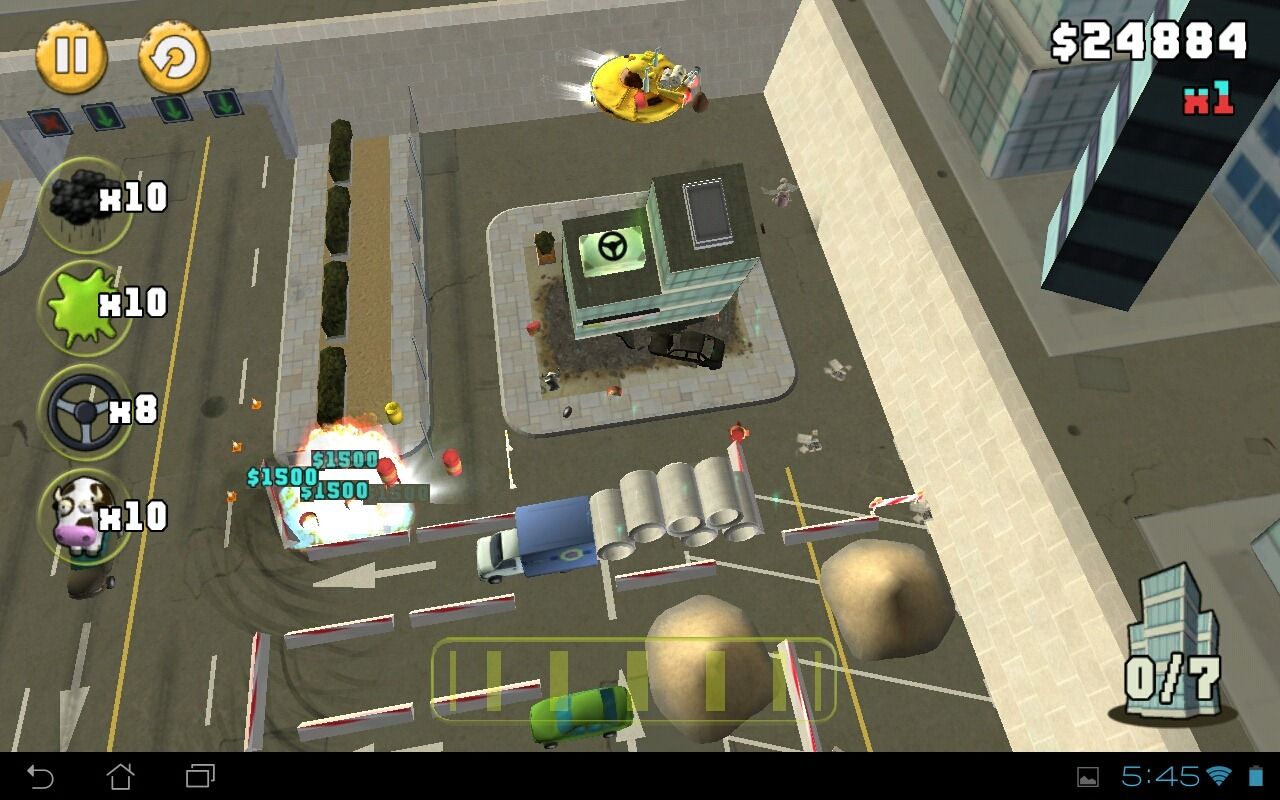Click the battery status icon
Image resolution: width=1280 pixels, height=800 pixels.
pos(1255,777)
